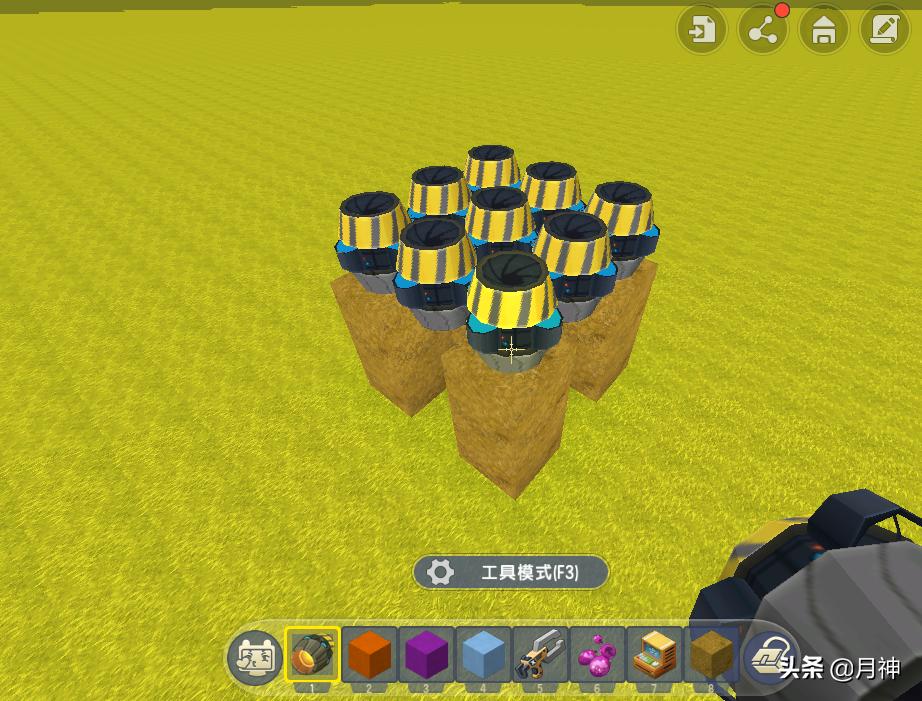The image size is (922, 701).
Task: Open the house-shaped home button
Action: tap(823, 31)
